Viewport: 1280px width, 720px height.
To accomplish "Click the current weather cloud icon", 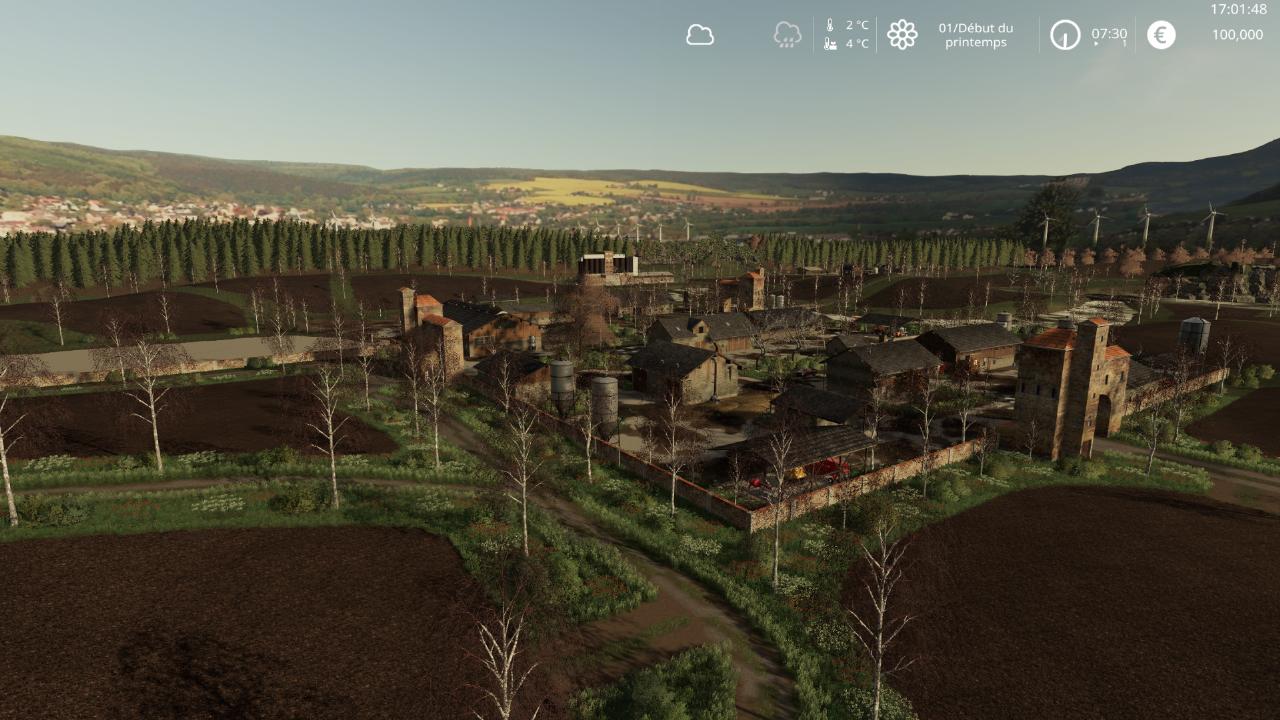I will click(x=700, y=35).
